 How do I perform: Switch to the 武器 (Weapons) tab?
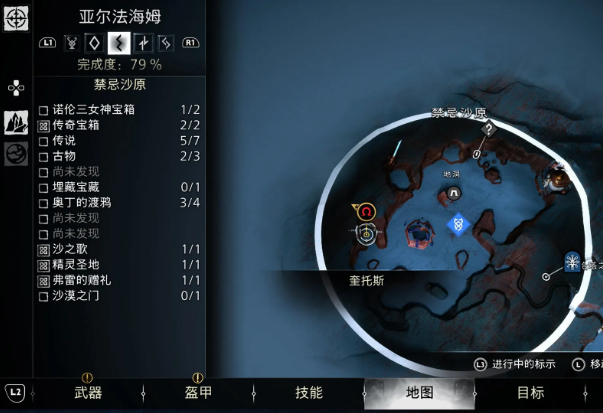click(x=88, y=393)
